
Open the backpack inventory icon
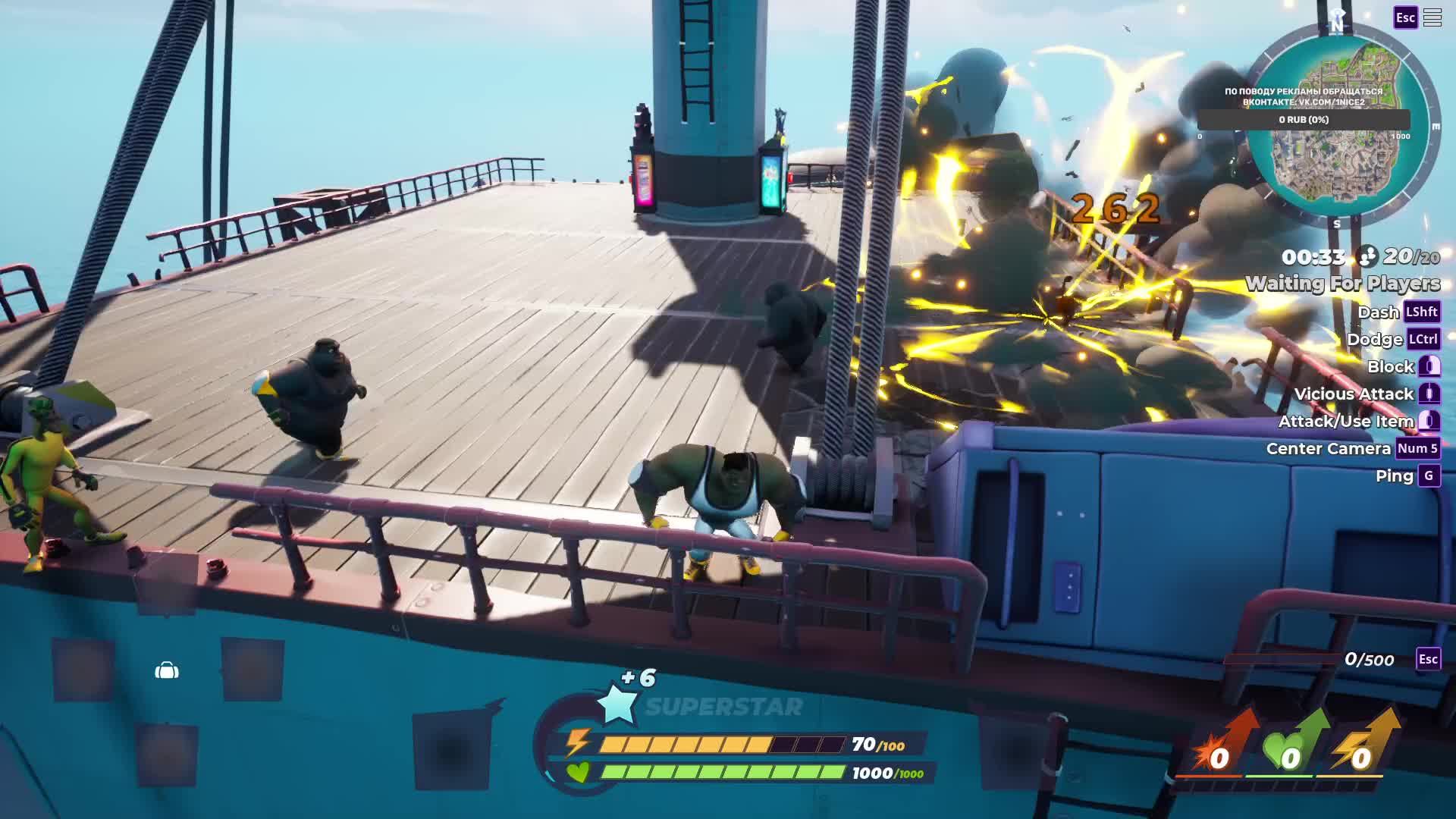(x=167, y=670)
